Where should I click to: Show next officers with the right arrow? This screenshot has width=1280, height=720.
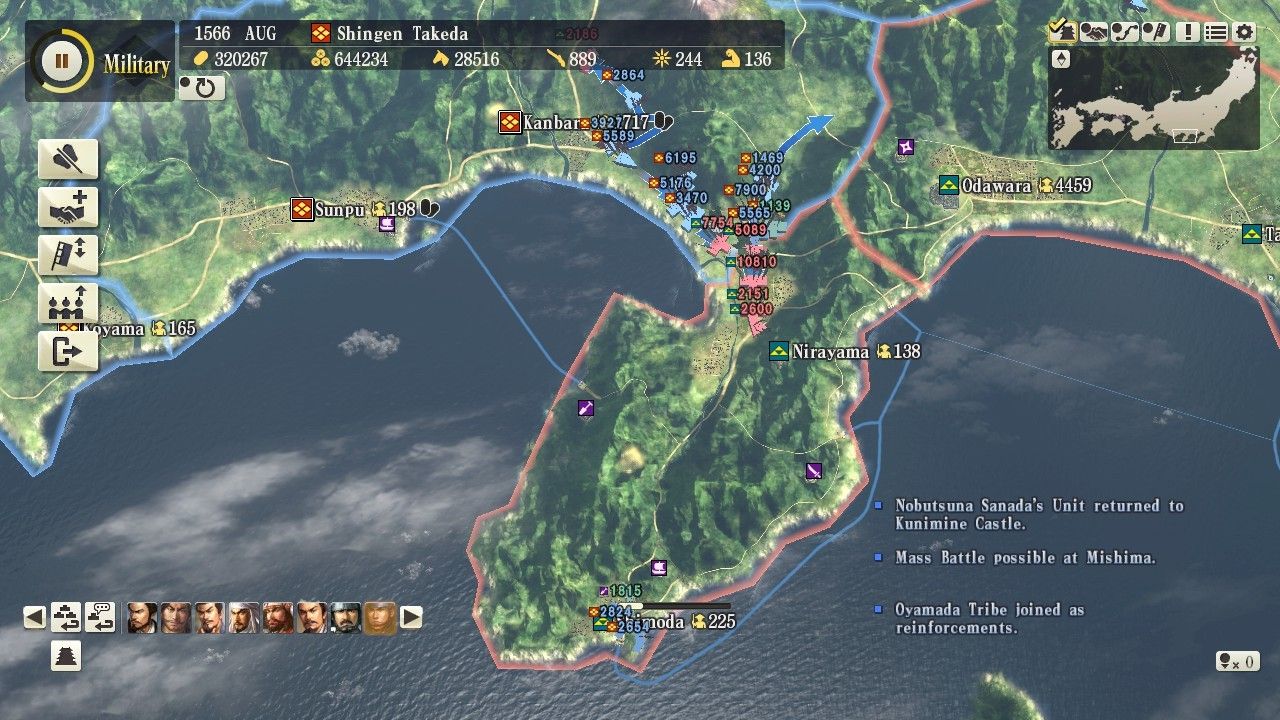point(411,617)
